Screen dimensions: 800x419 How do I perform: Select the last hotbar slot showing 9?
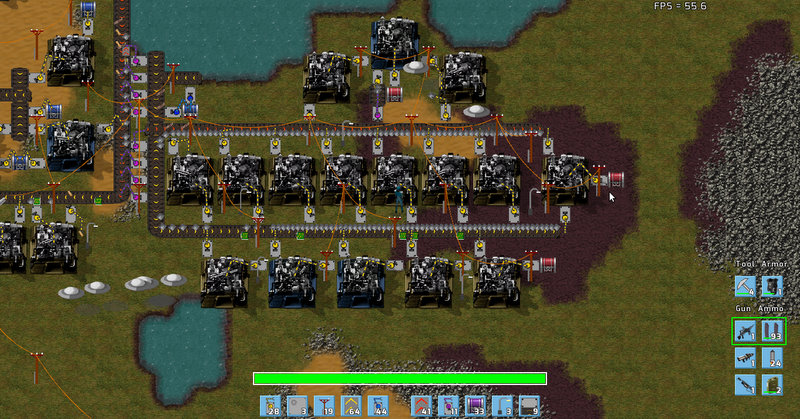pos(529,406)
